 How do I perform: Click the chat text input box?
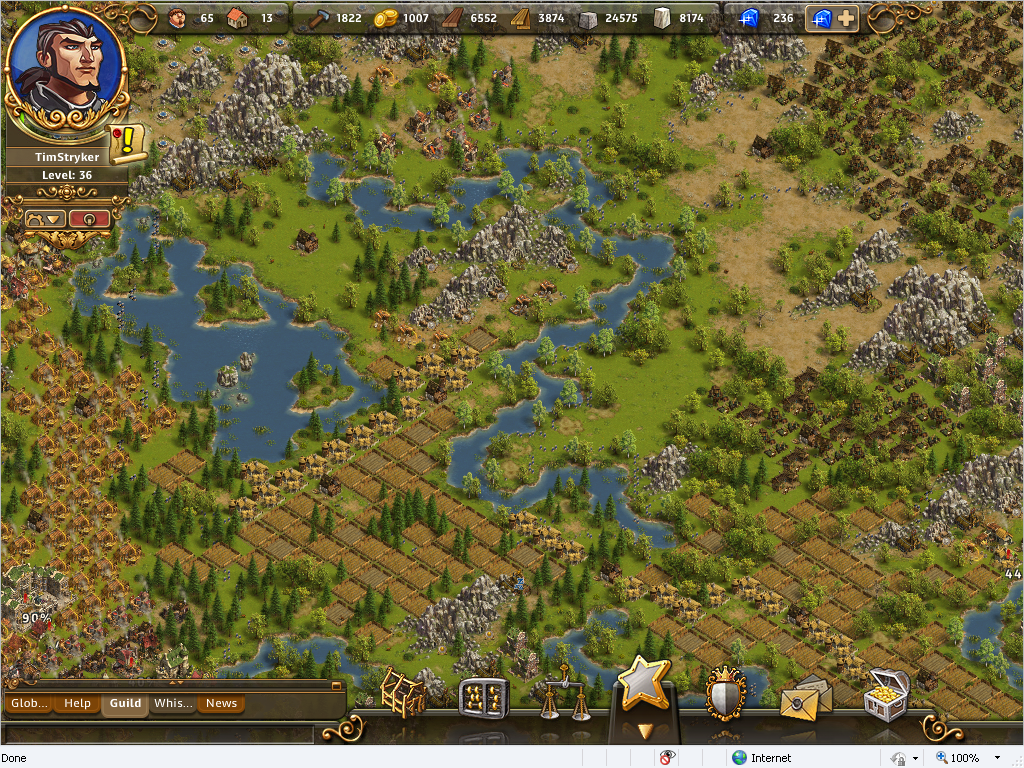click(160, 733)
